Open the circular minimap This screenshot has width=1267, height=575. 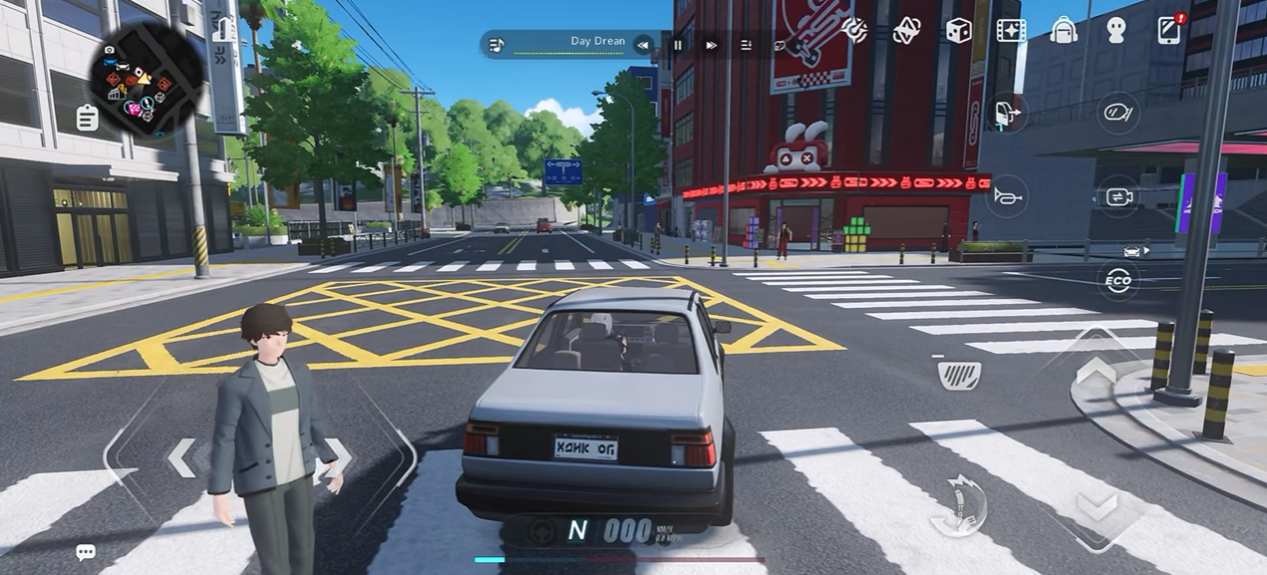[146, 77]
